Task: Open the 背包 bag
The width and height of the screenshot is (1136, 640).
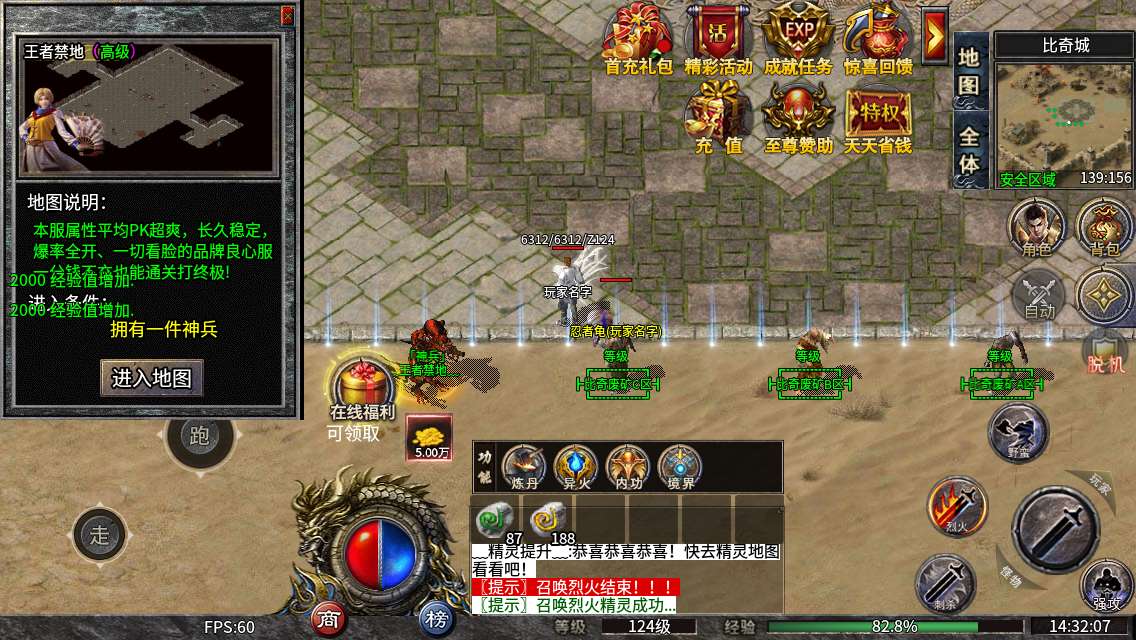Action: tap(1104, 226)
